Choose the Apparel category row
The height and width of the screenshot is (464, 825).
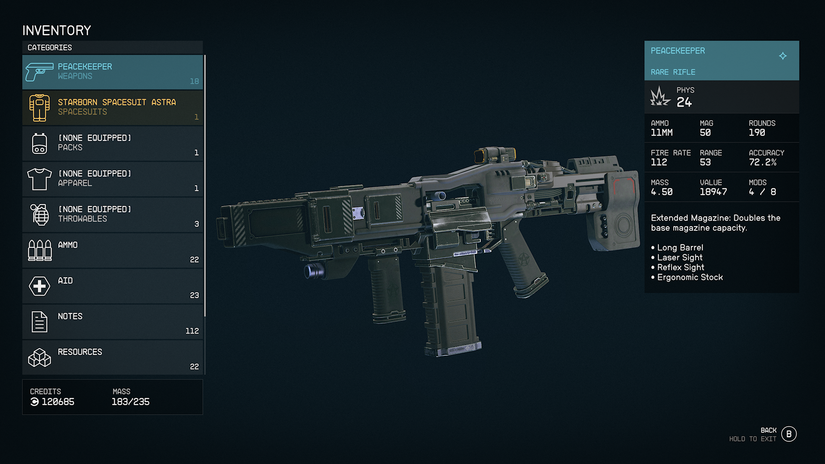(x=112, y=179)
